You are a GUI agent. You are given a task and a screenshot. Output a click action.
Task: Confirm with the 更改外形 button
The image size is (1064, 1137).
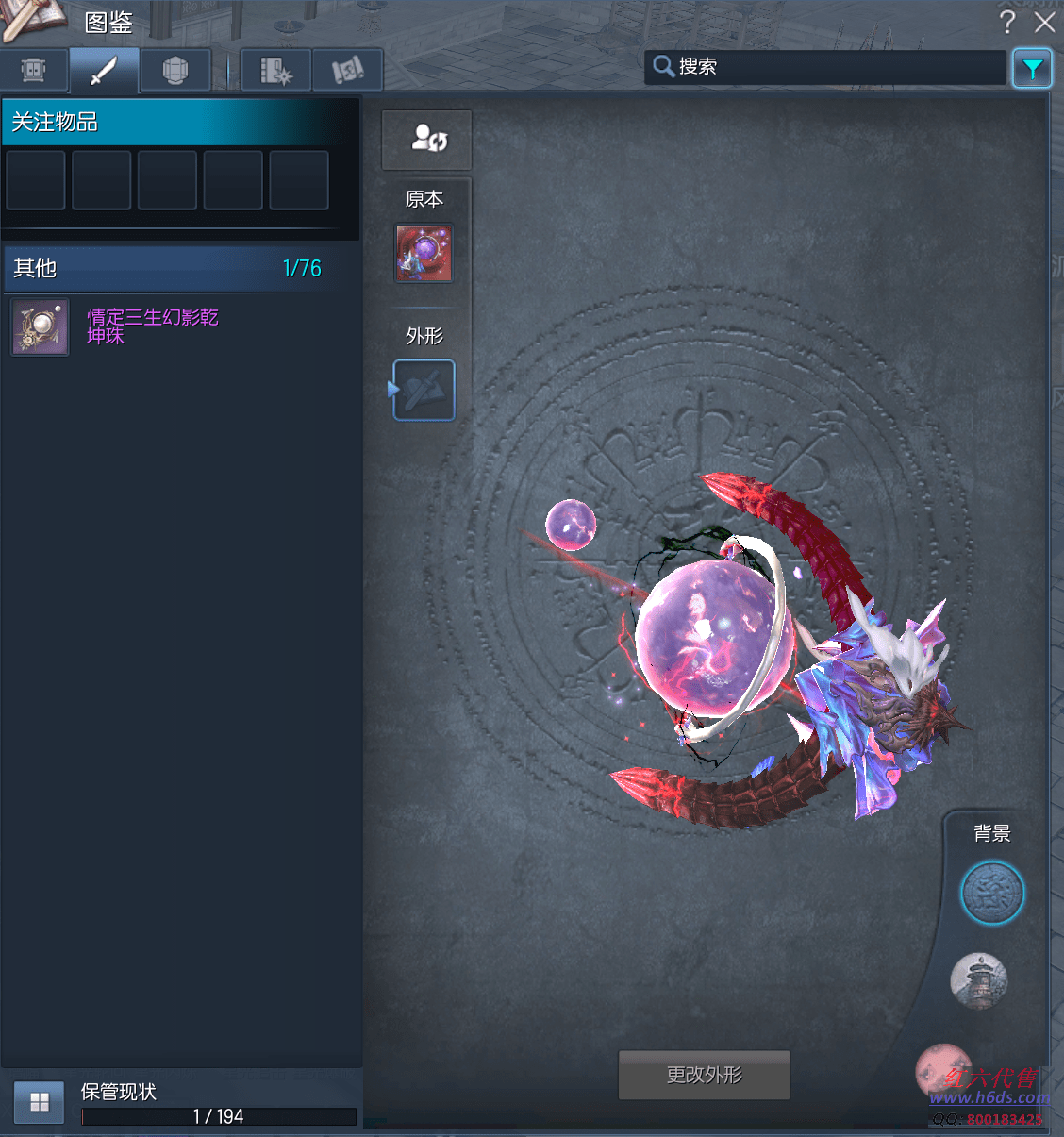click(704, 1075)
